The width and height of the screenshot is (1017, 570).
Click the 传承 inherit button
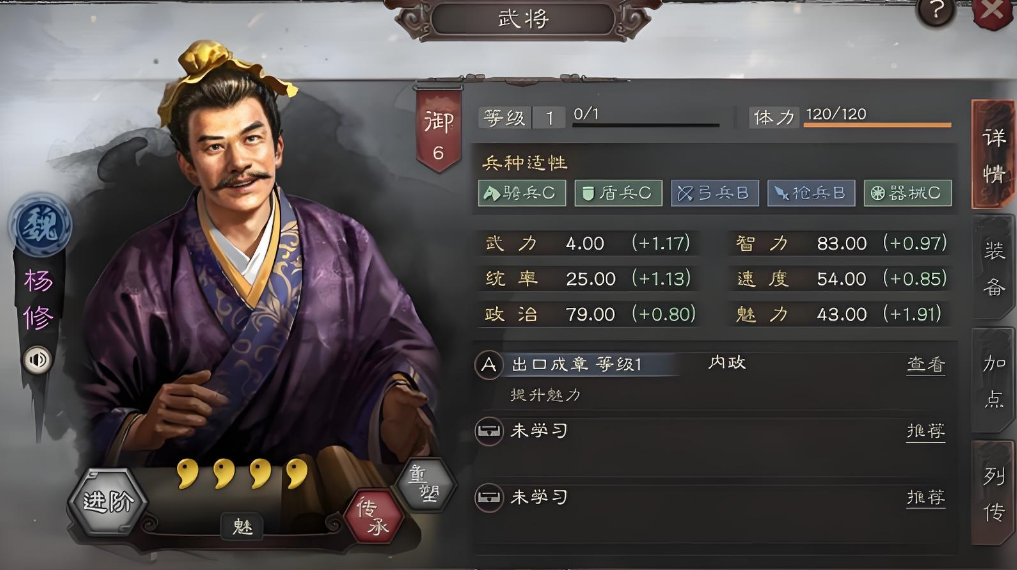click(372, 515)
